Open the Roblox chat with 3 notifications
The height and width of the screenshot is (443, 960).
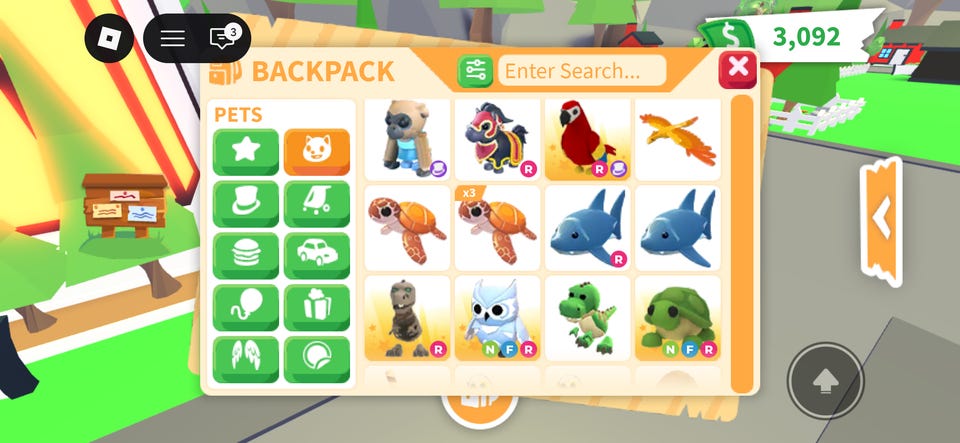(223, 39)
